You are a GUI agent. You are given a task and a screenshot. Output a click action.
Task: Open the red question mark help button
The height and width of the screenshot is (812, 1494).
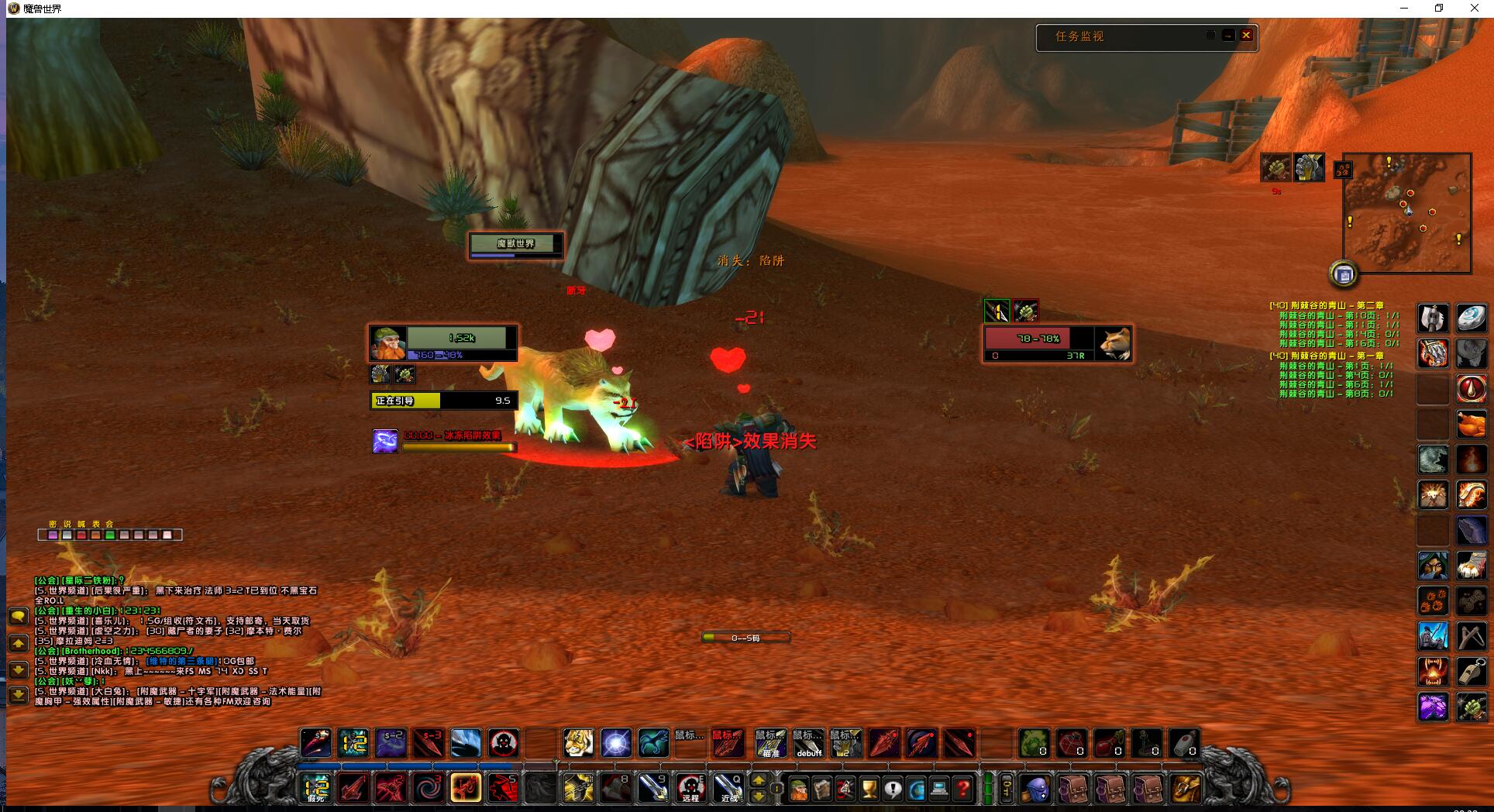coord(963,790)
